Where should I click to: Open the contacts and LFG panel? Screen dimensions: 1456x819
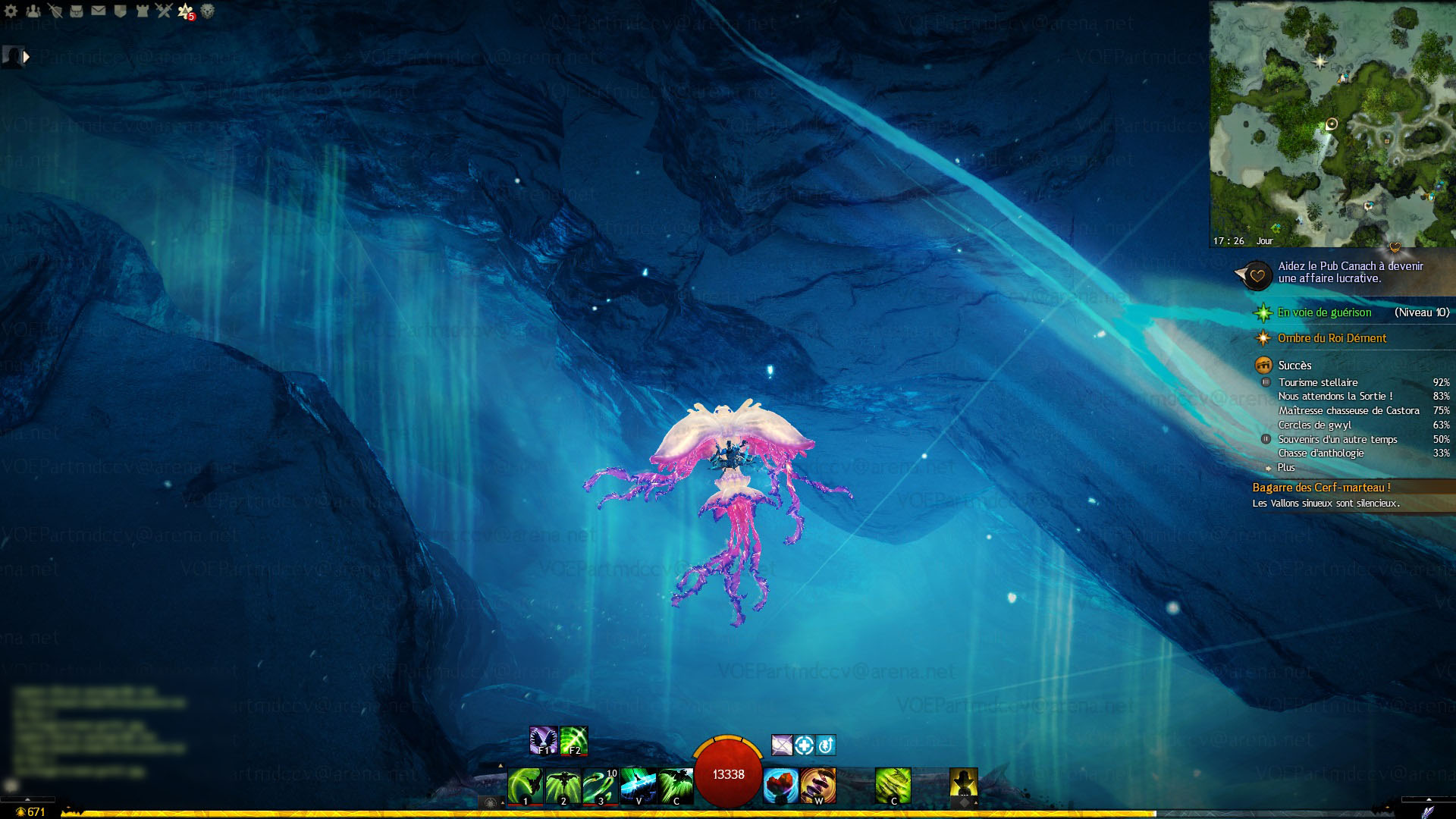click(33, 11)
